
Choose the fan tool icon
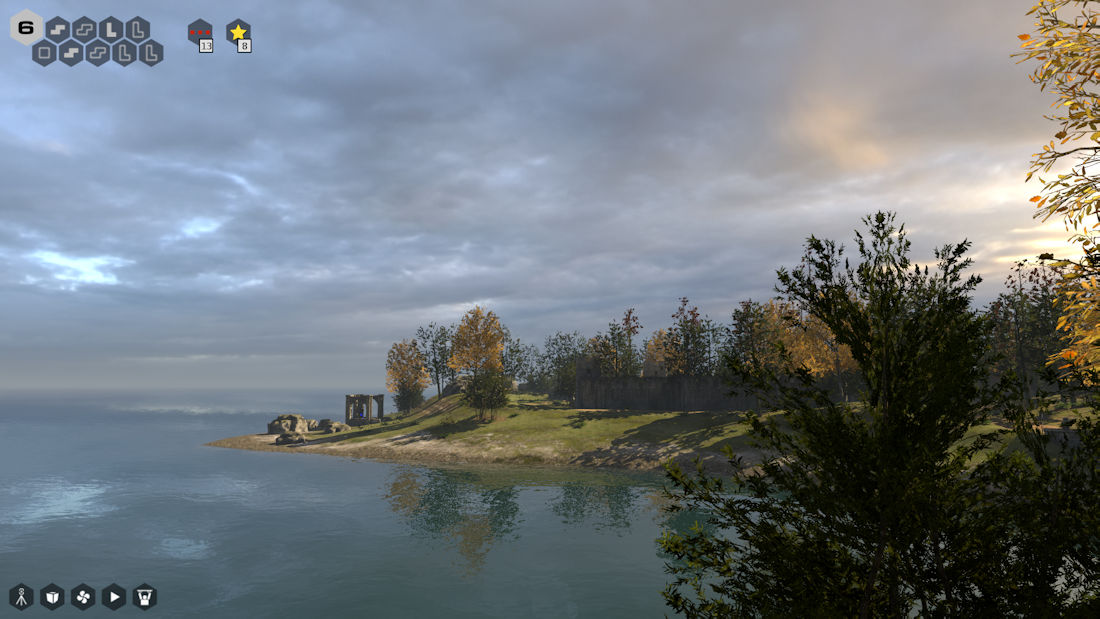83,597
